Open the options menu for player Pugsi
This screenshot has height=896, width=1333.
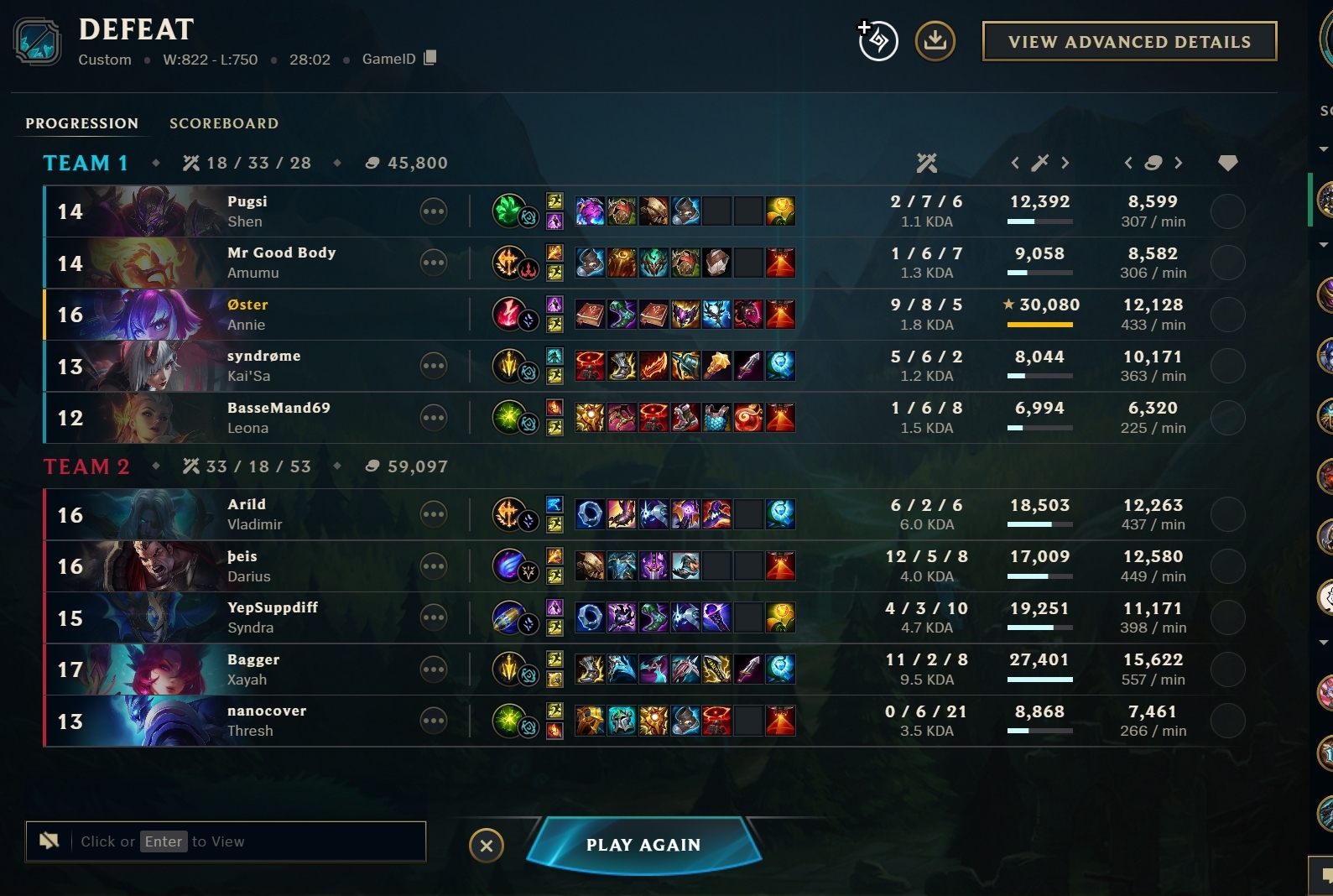[x=434, y=211]
